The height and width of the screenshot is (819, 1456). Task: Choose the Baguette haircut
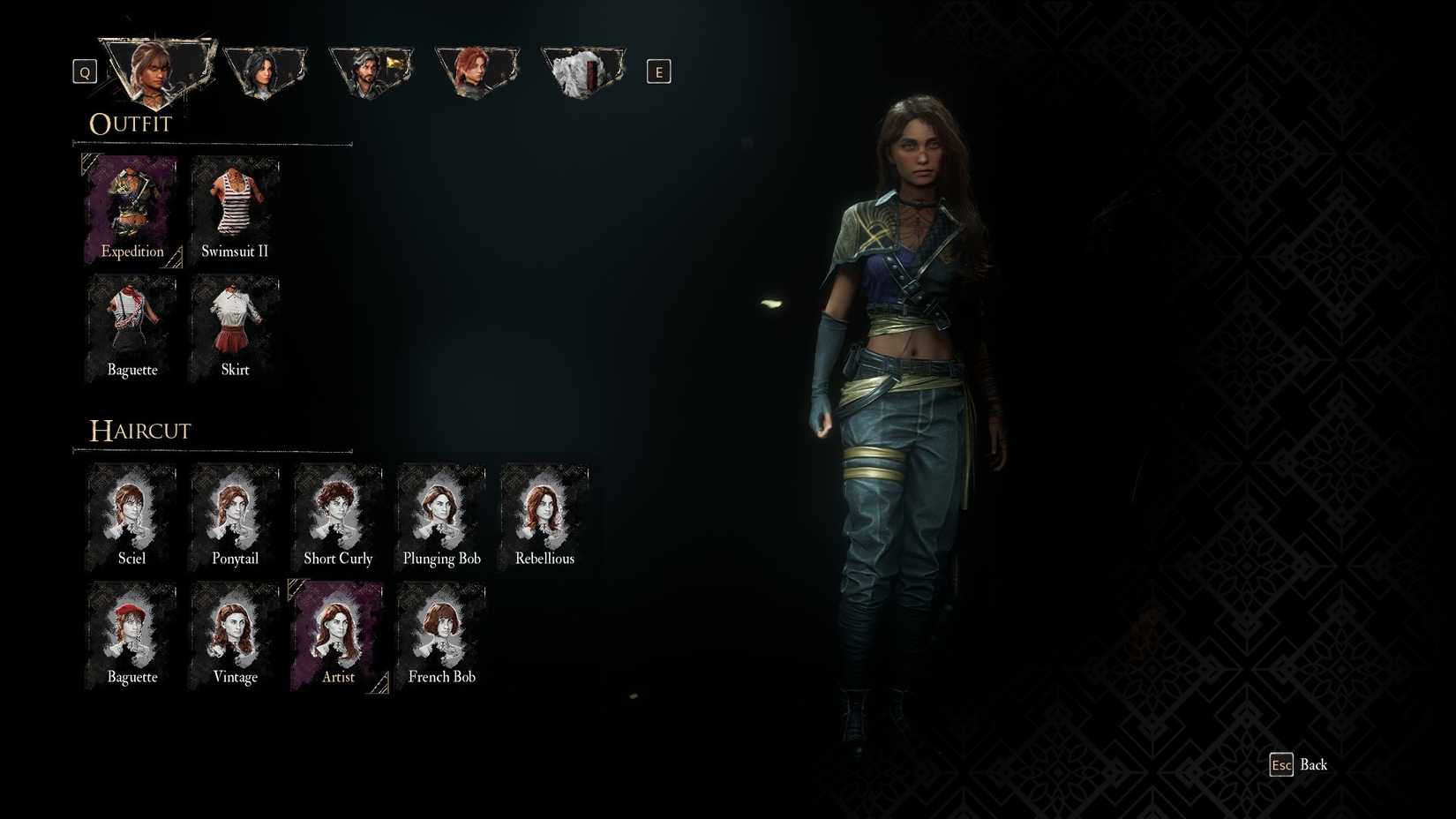click(x=131, y=633)
